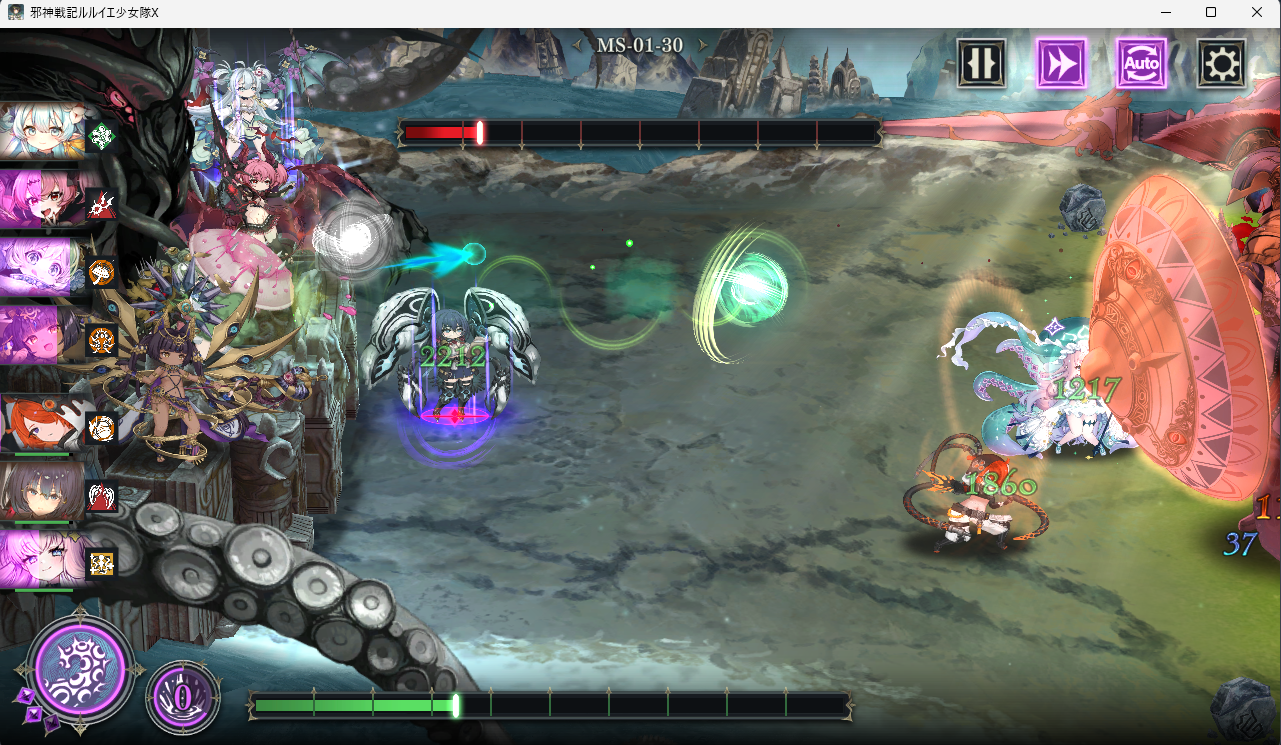The height and width of the screenshot is (745, 1281).
Task: Pause the battle
Action: [981, 64]
